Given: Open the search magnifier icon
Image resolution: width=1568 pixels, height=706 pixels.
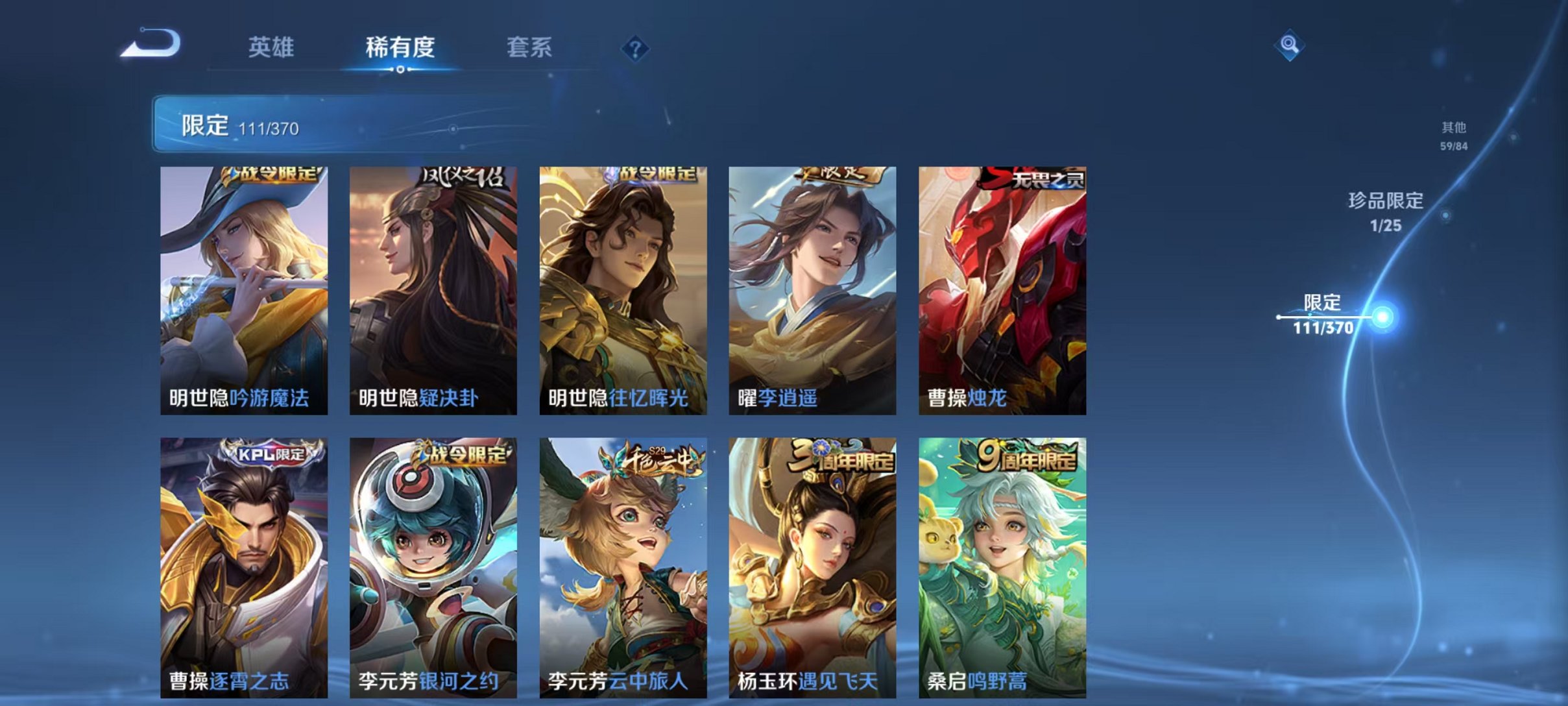Looking at the screenshot, I should click(1291, 45).
